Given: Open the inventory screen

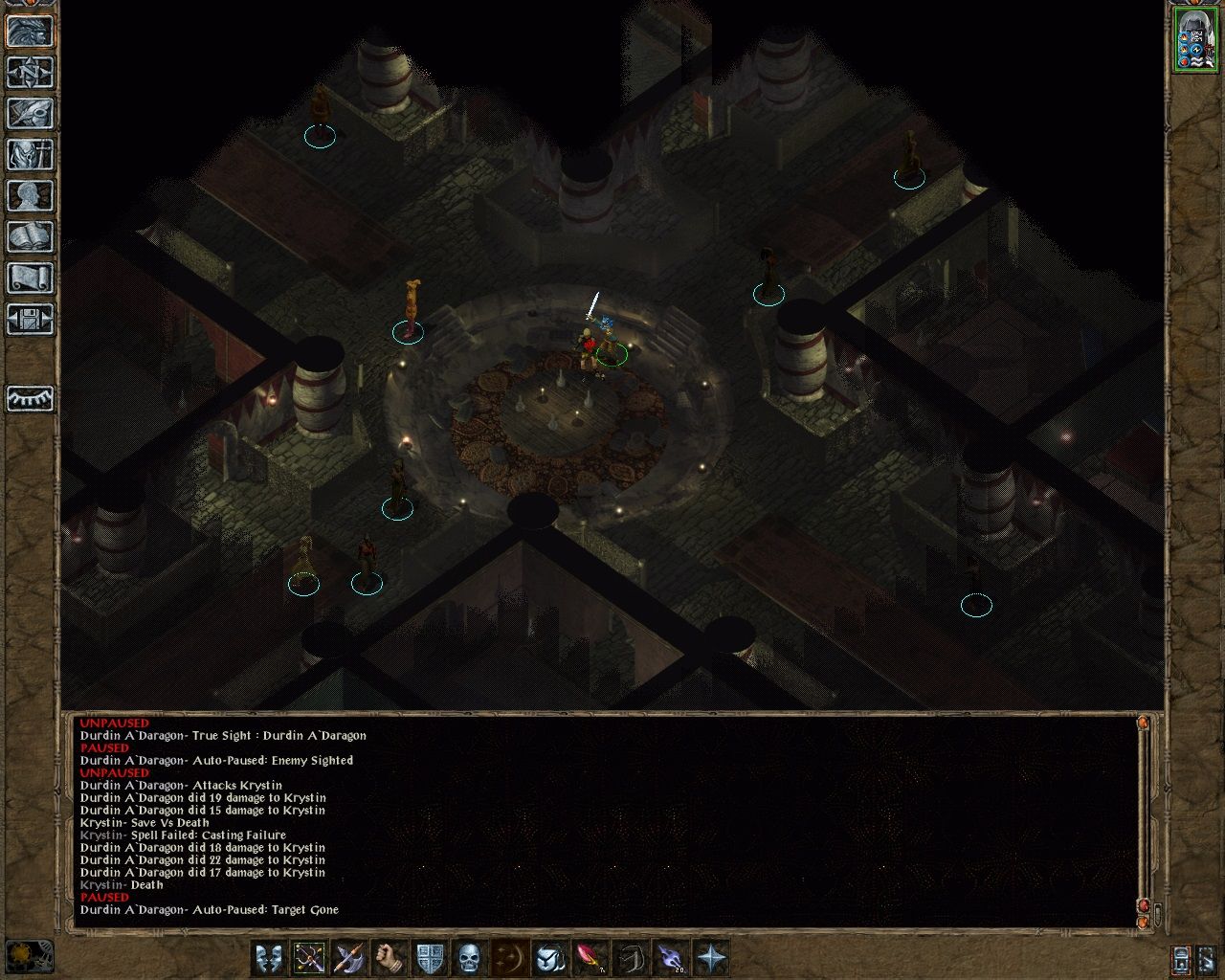Looking at the screenshot, I should click(30, 155).
